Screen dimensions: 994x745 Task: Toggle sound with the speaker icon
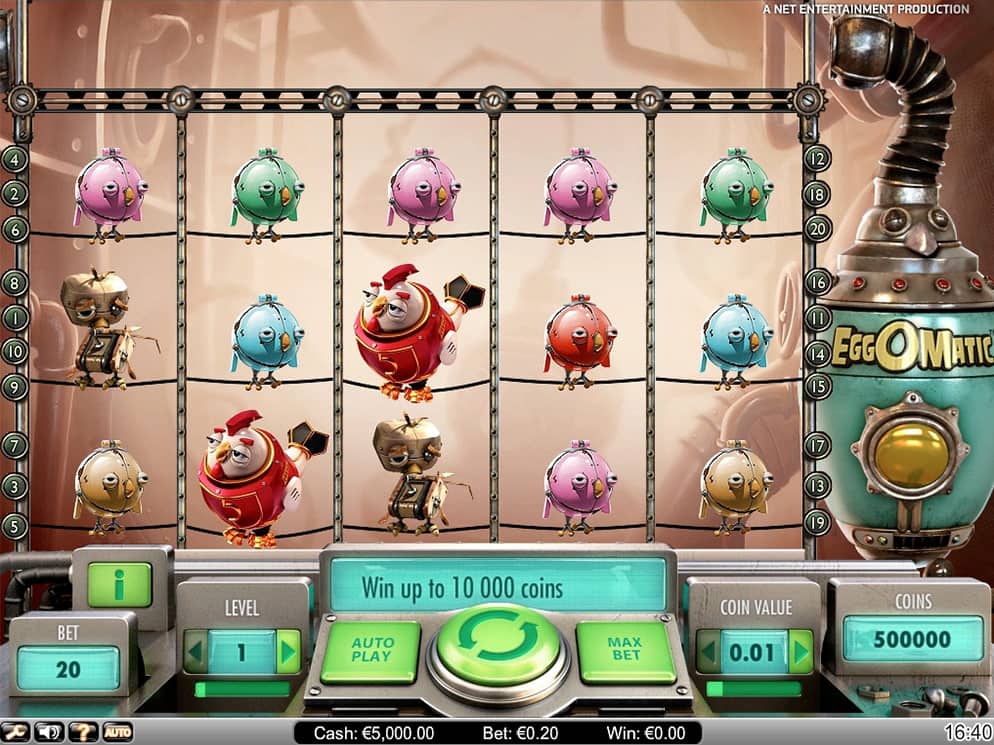(48, 733)
